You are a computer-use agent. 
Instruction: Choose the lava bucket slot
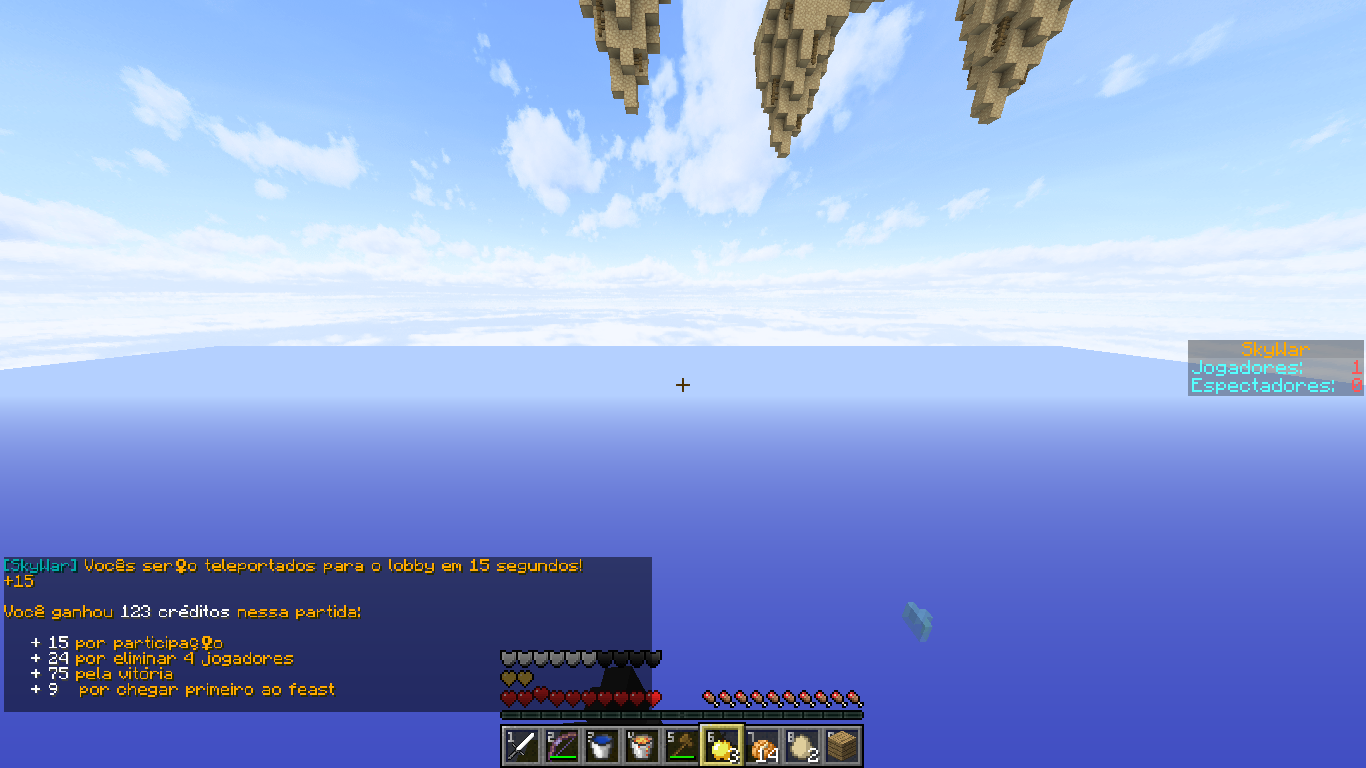[642, 746]
